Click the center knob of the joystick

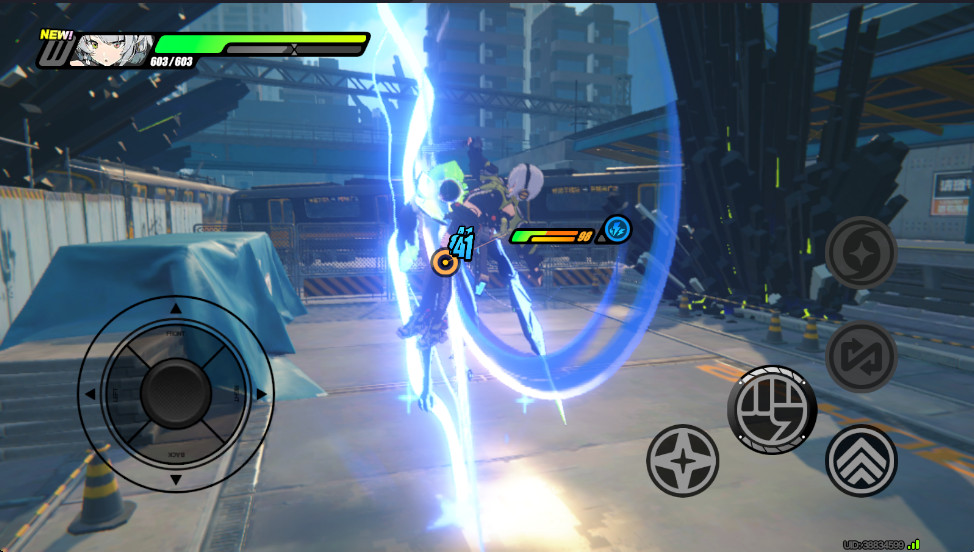point(175,394)
